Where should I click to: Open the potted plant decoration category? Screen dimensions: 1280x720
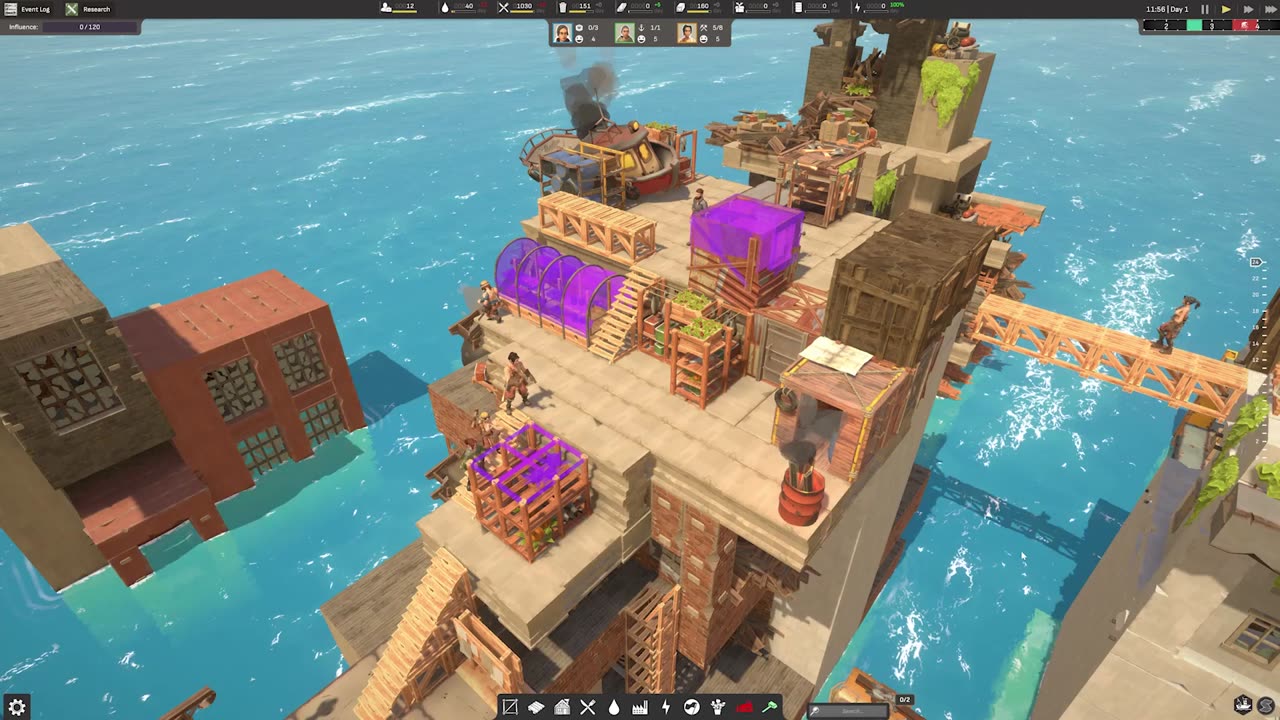pyautogui.click(x=718, y=707)
